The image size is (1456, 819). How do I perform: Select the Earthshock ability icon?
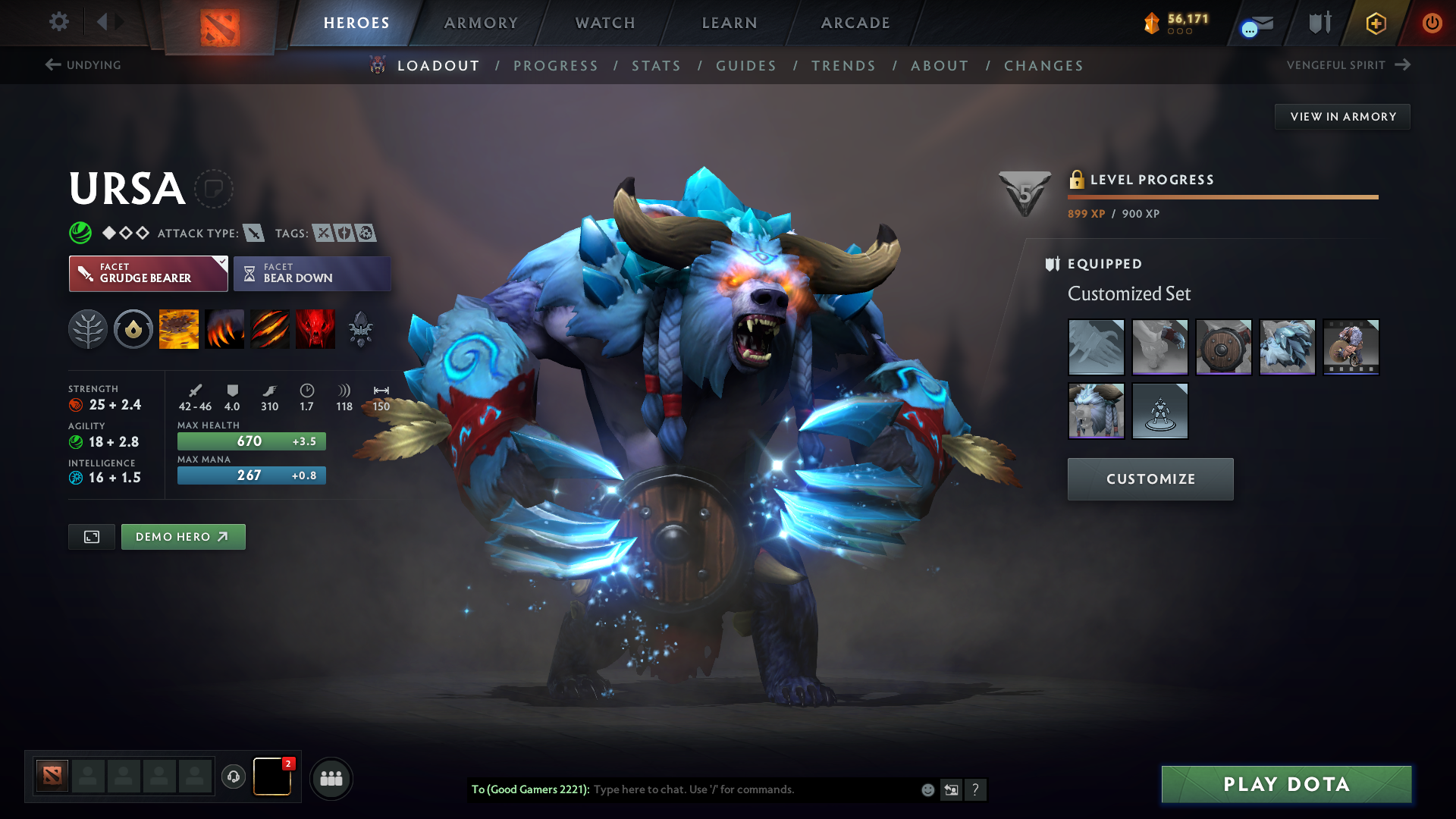(179, 329)
